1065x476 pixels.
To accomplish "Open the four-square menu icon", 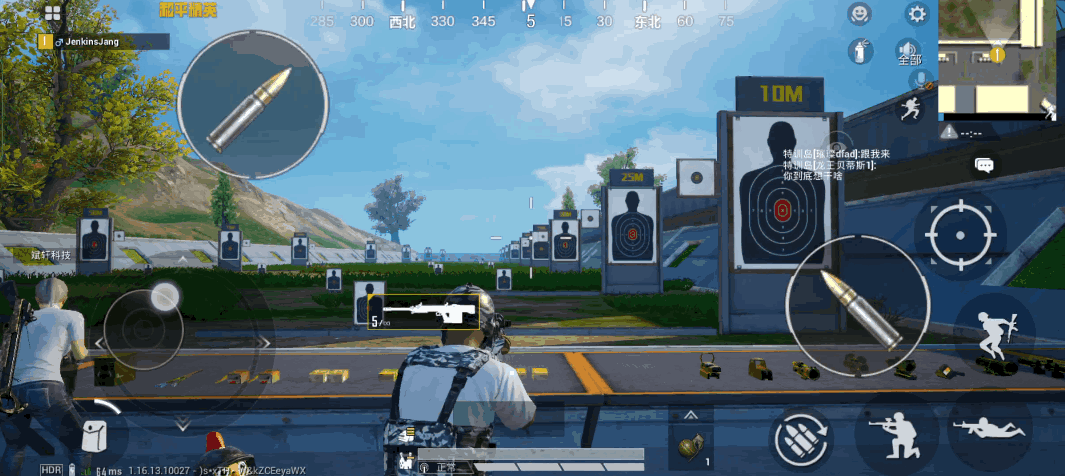I will pyautogui.click(x=52, y=14).
